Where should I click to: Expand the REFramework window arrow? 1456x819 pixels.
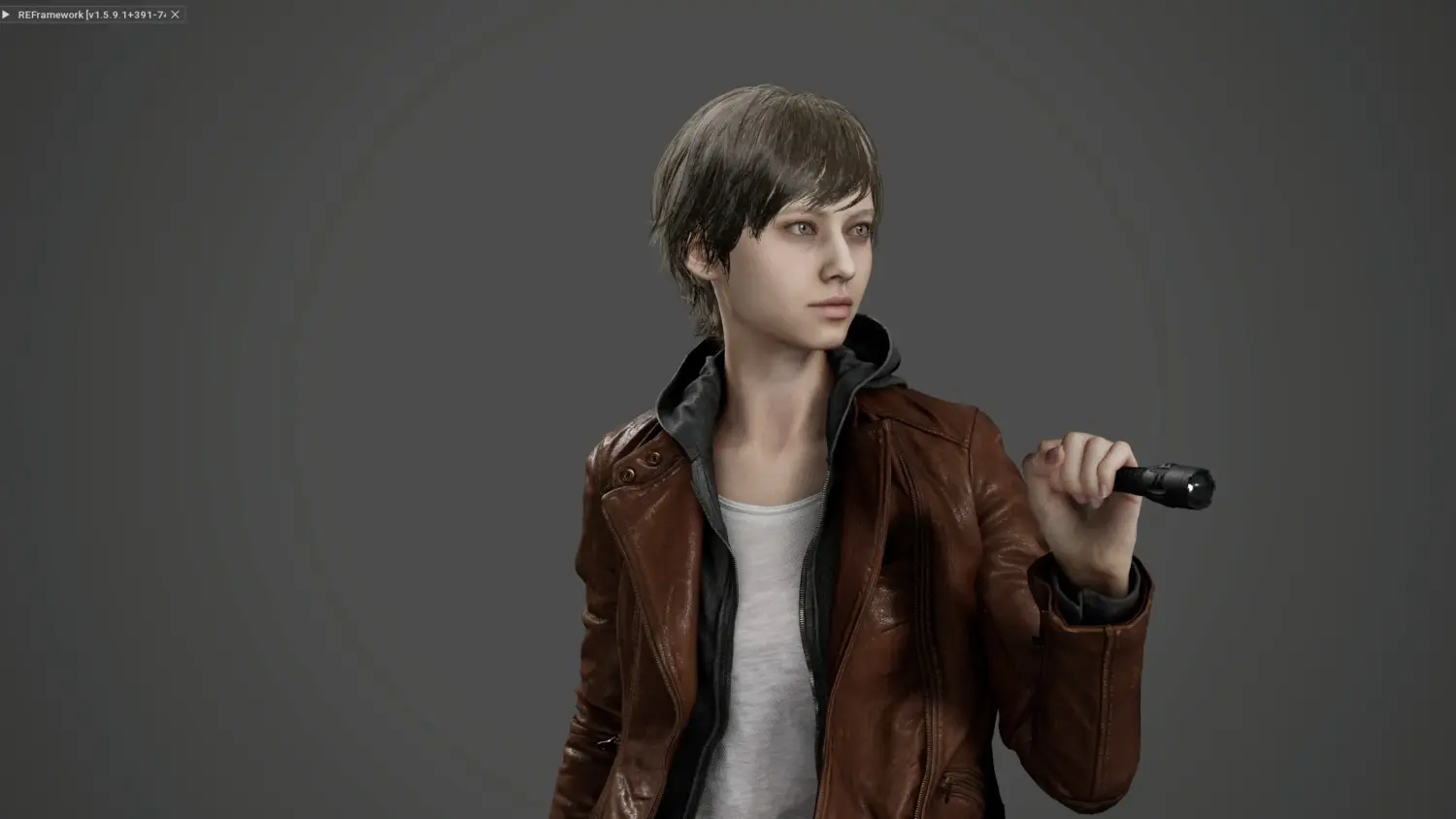click(7, 15)
